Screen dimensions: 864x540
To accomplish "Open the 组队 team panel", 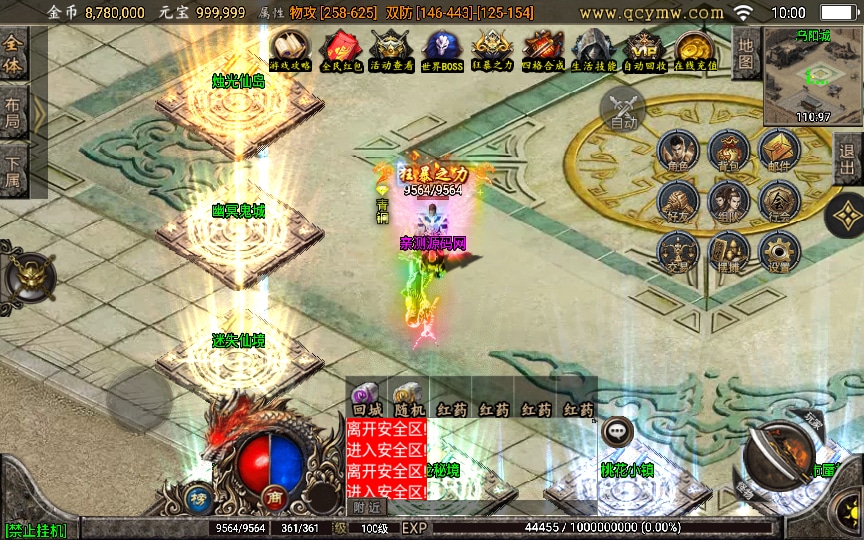I will click(x=729, y=201).
